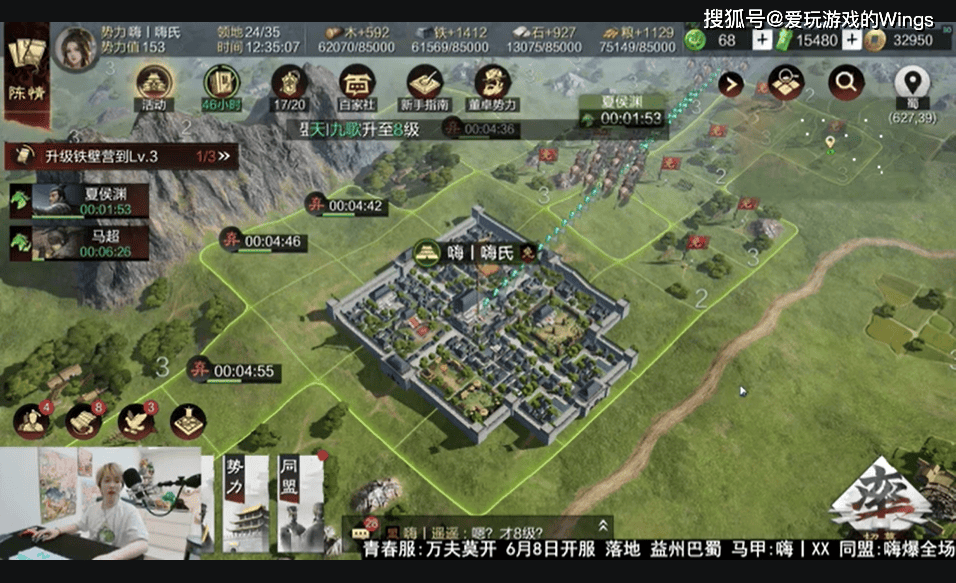Select the 夏侯渊 army in the march list
This screenshot has height=583, width=956.
80,201
